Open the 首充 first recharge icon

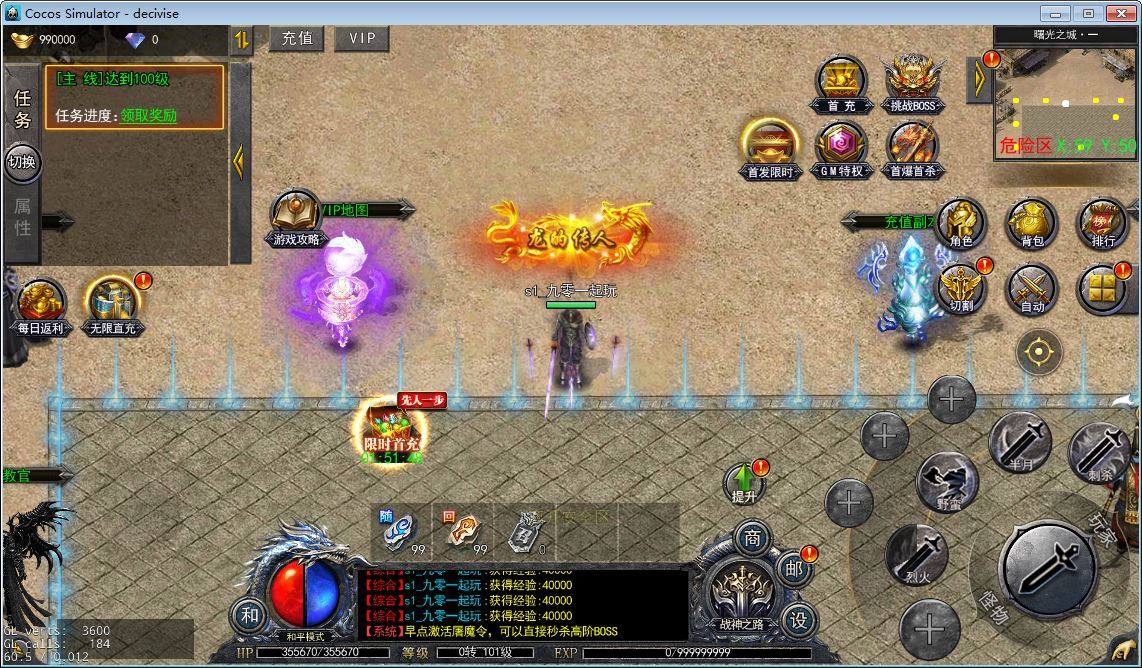[x=840, y=82]
